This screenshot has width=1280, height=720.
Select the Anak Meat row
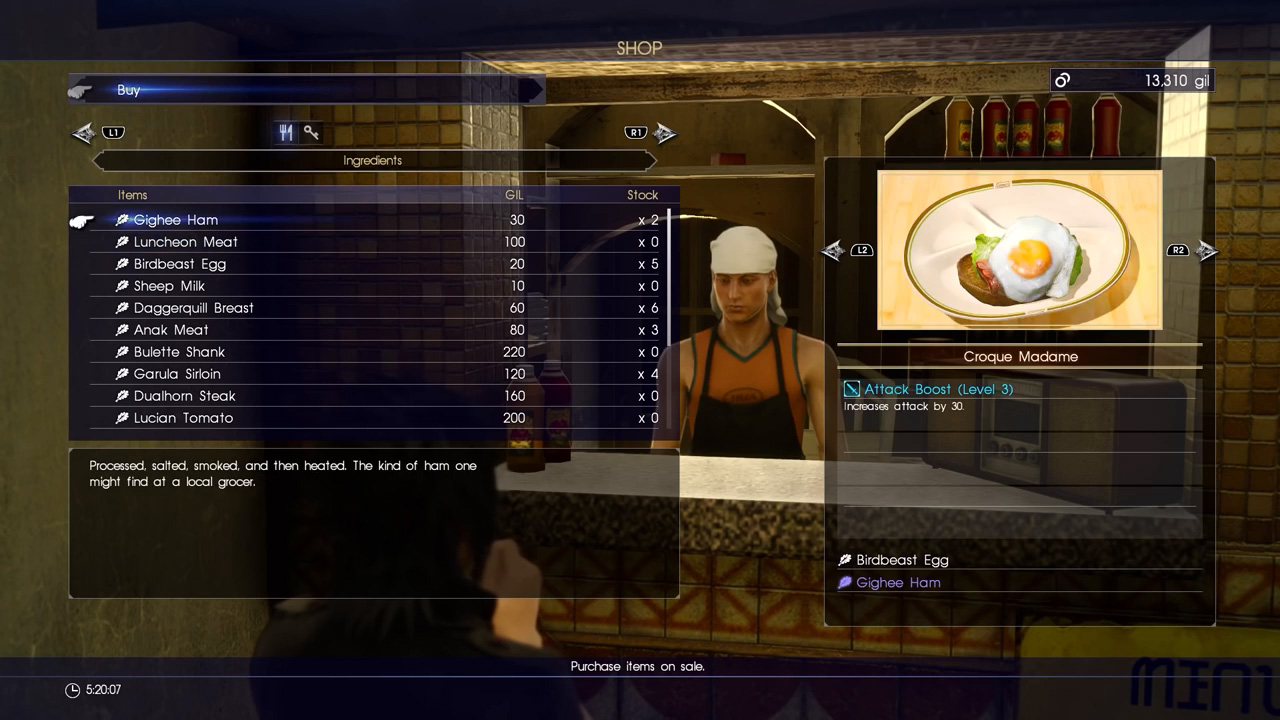click(x=171, y=330)
